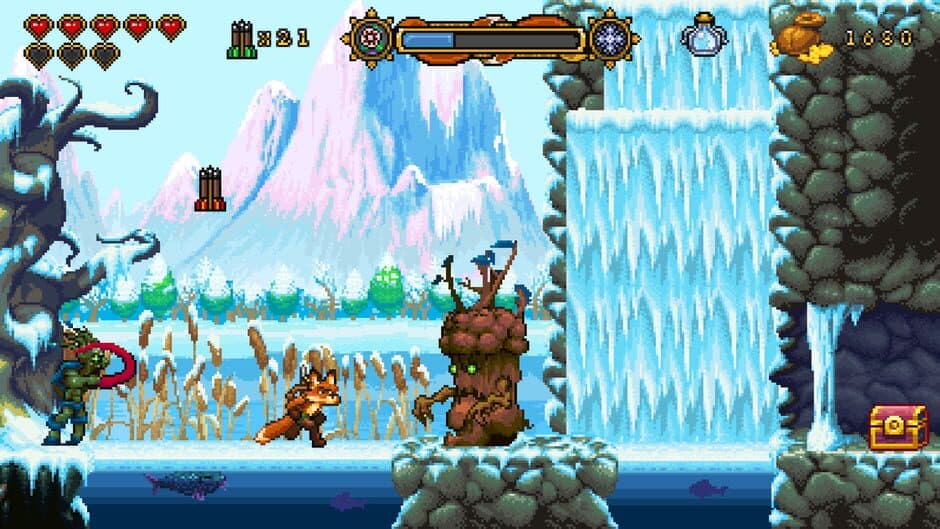Click the flower season emblem
This screenshot has height=529, width=940.
370,39
